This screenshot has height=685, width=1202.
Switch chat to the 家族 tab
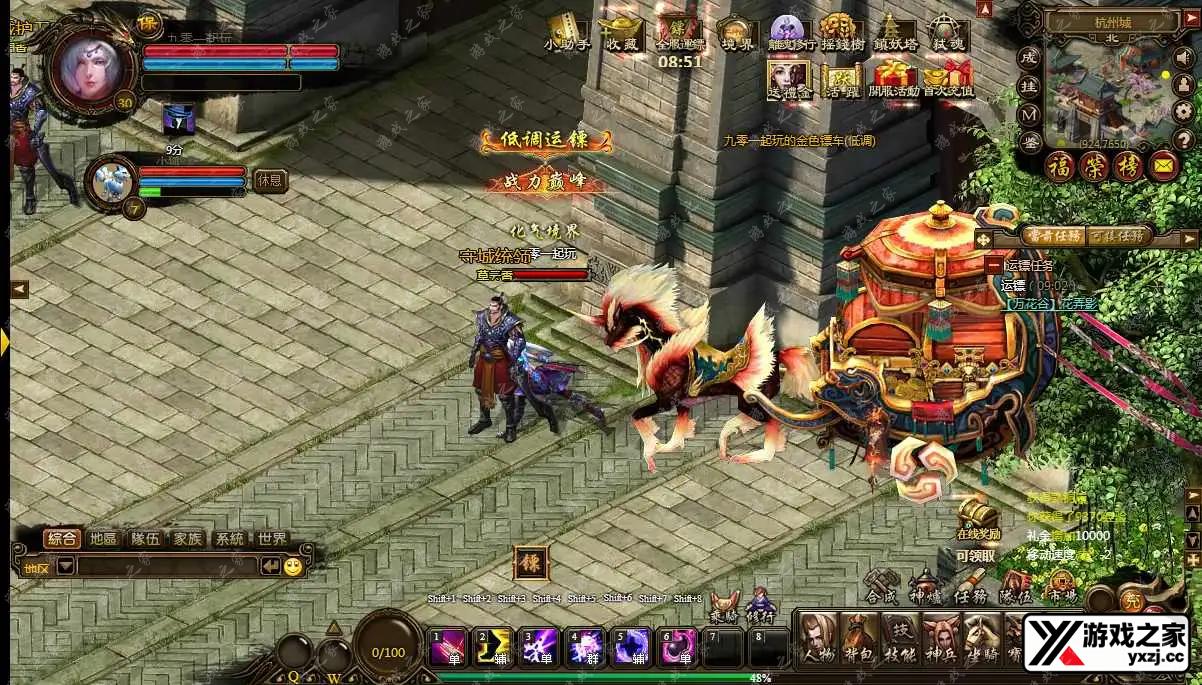(187, 538)
